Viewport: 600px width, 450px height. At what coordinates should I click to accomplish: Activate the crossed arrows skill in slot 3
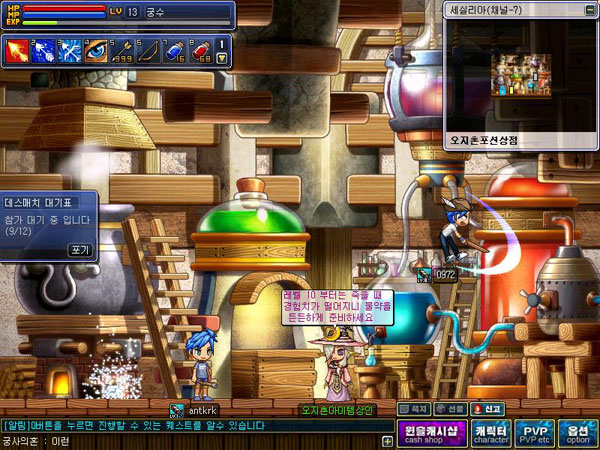coord(70,49)
